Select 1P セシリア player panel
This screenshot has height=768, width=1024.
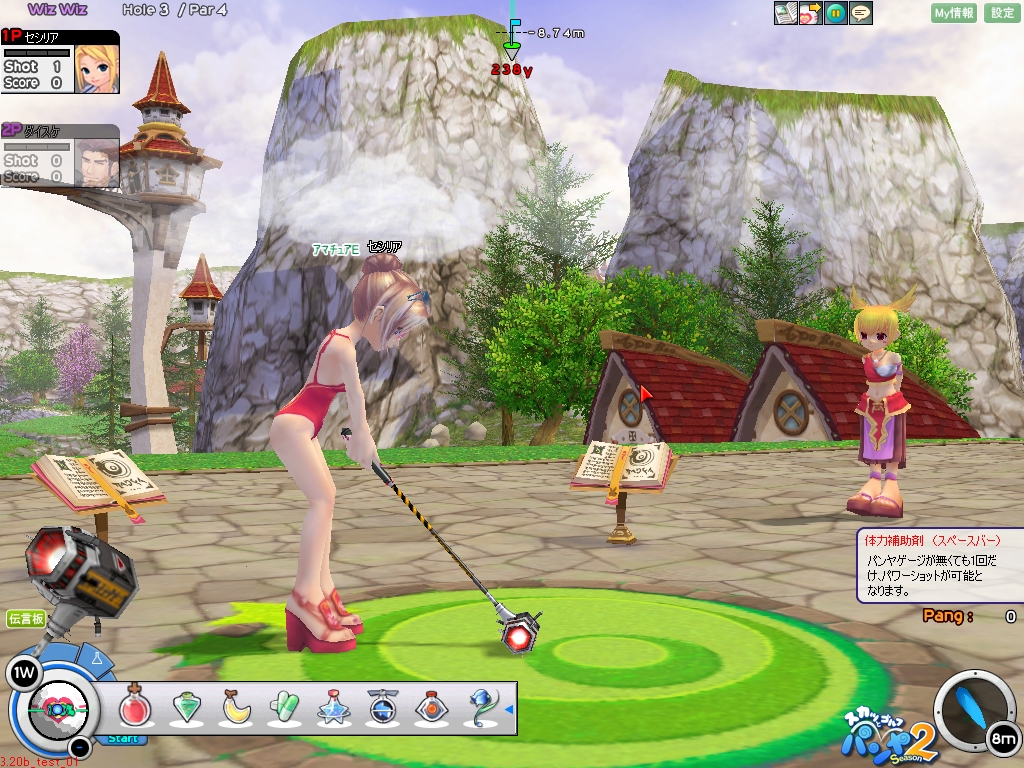(60, 62)
